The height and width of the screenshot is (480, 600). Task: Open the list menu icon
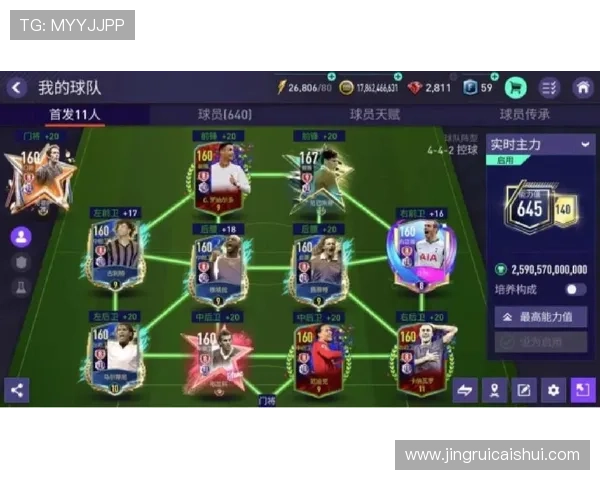tap(549, 87)
